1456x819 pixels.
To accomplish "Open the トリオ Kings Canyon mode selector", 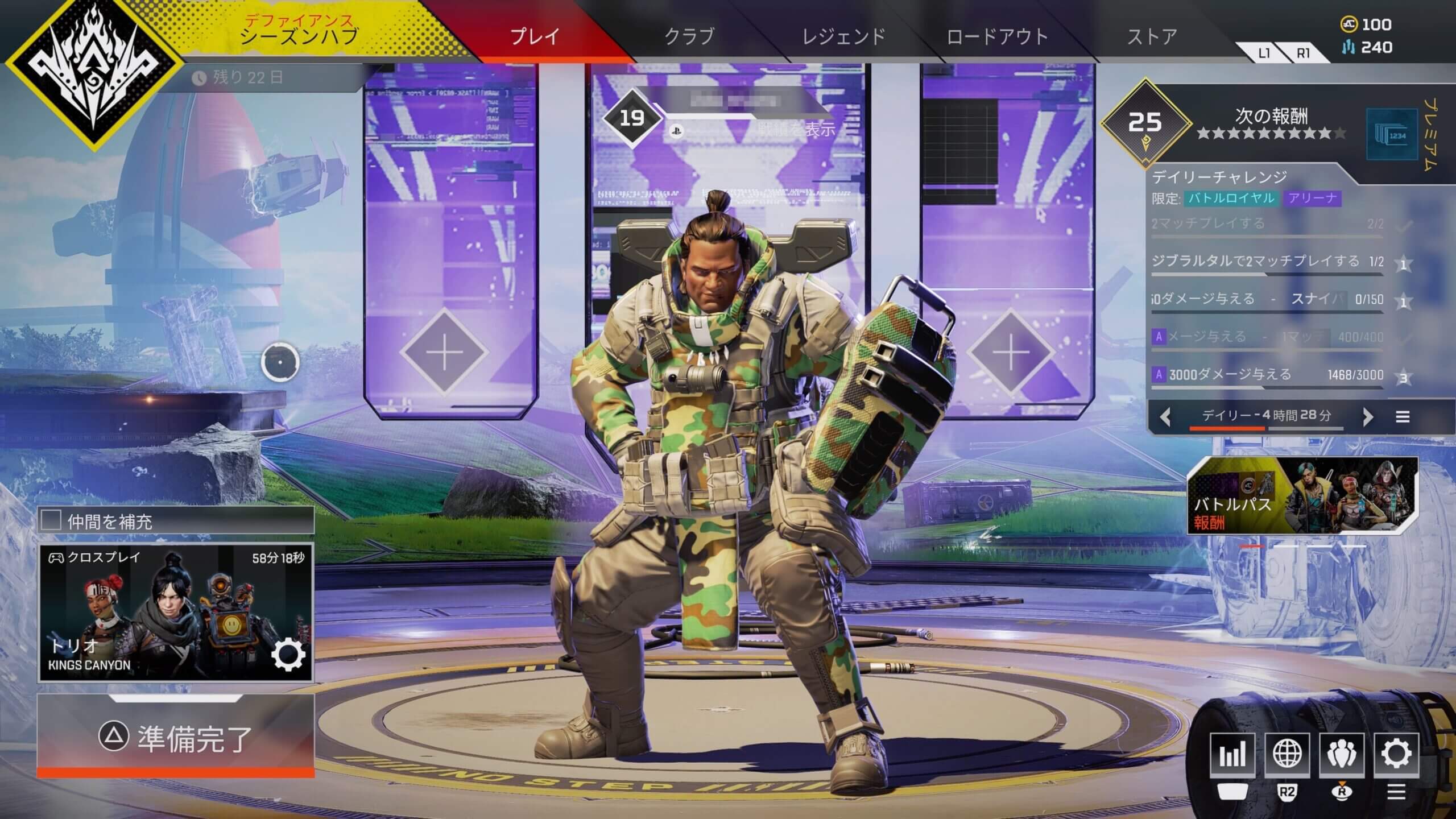I will tap(175, 613).
